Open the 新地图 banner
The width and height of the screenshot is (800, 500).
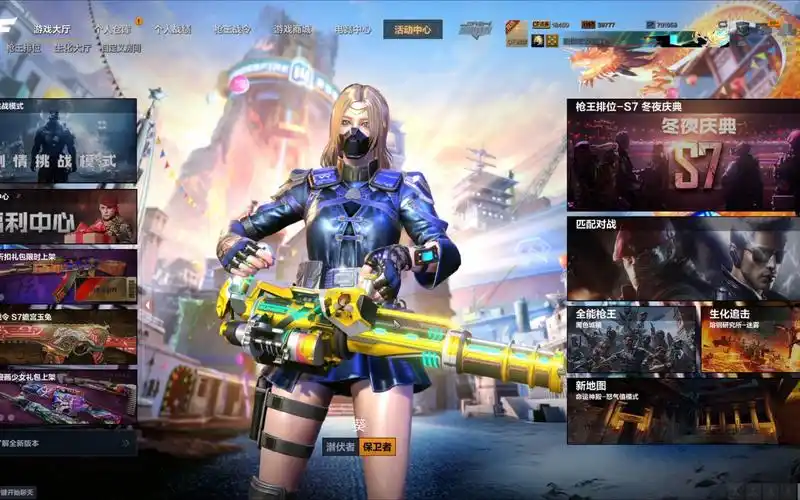point(683,410)
